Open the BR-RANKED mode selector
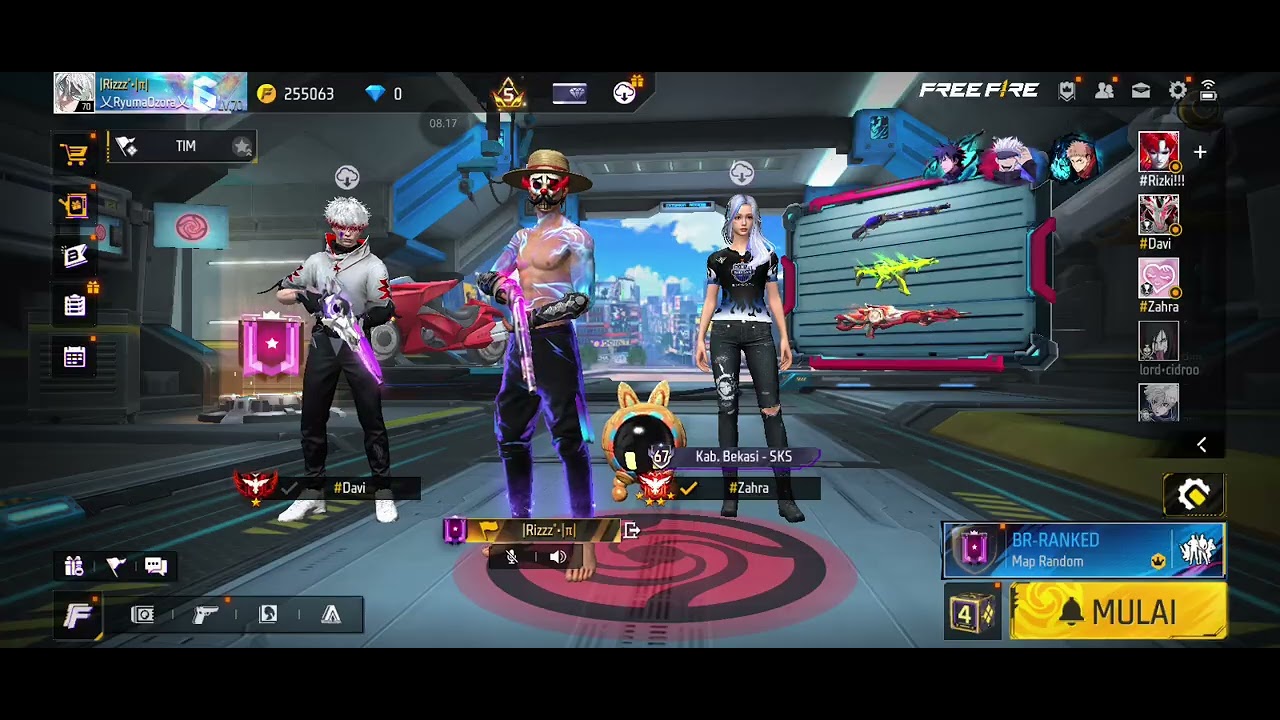Image resolution: width=1280 pixels, height=720 pixels. [x=1083, y=550]
